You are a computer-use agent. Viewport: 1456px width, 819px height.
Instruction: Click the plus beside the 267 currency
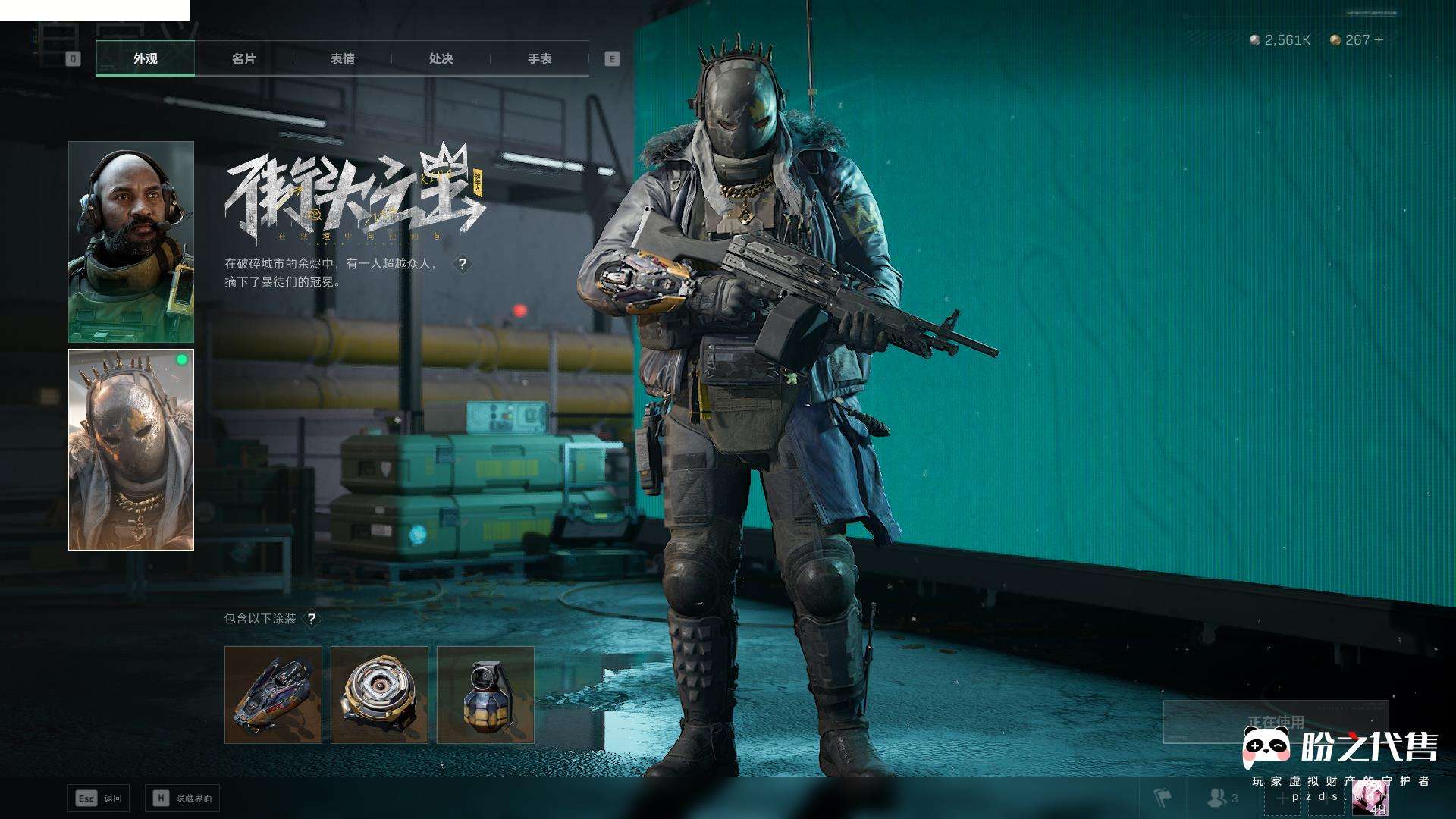(1379, 39)
